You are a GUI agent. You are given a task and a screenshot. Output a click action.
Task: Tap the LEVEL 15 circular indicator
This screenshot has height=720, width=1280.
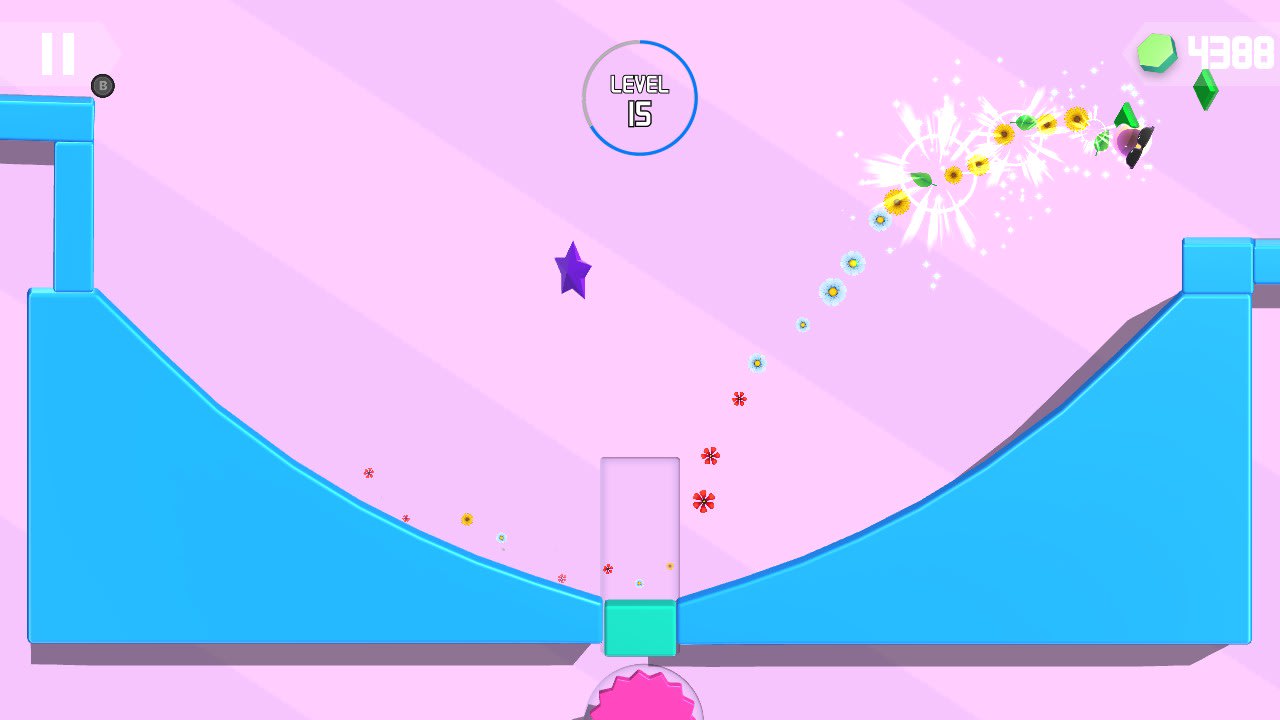pos(640,96)
